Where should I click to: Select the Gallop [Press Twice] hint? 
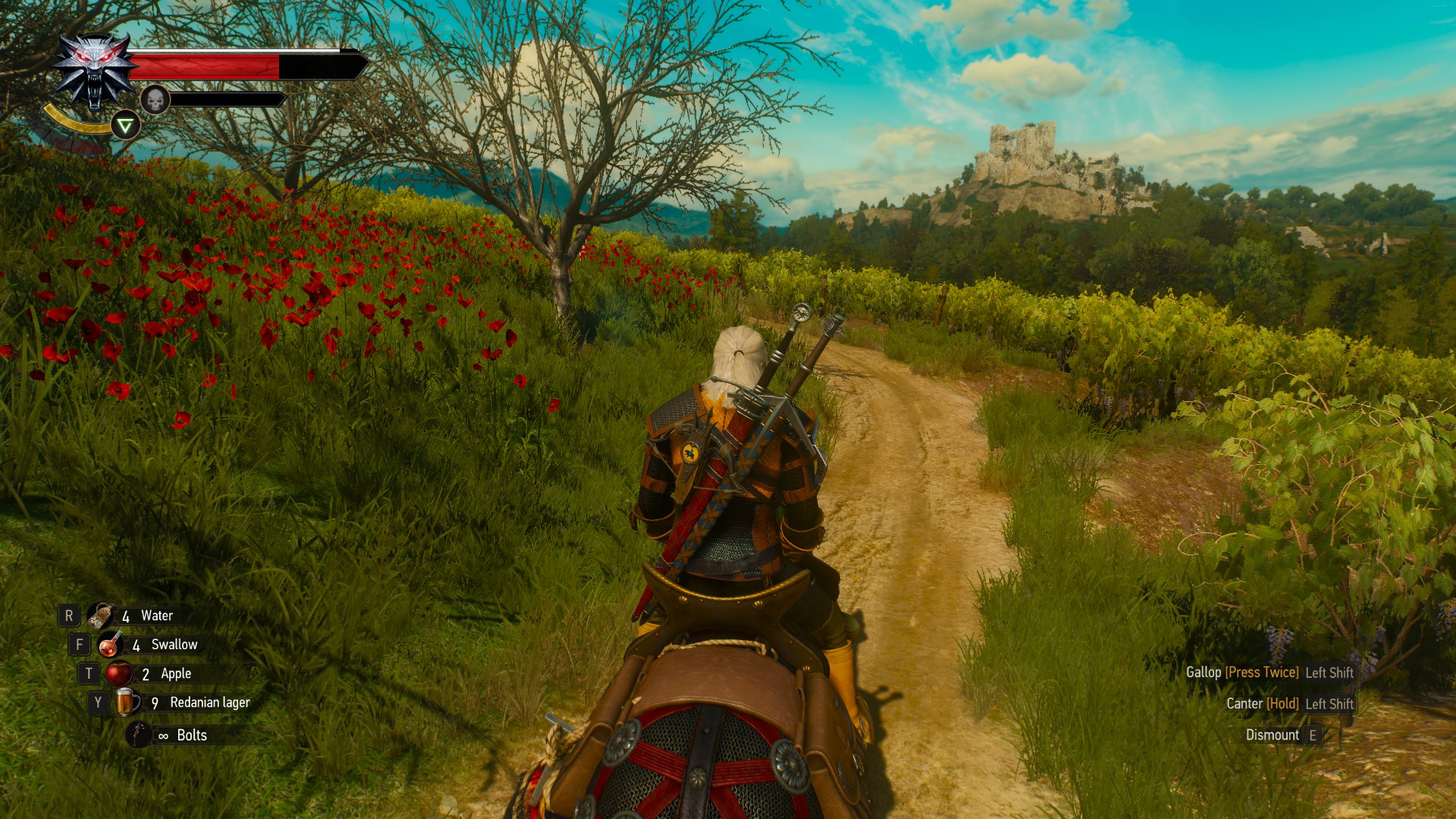[x=1263, y=673]
